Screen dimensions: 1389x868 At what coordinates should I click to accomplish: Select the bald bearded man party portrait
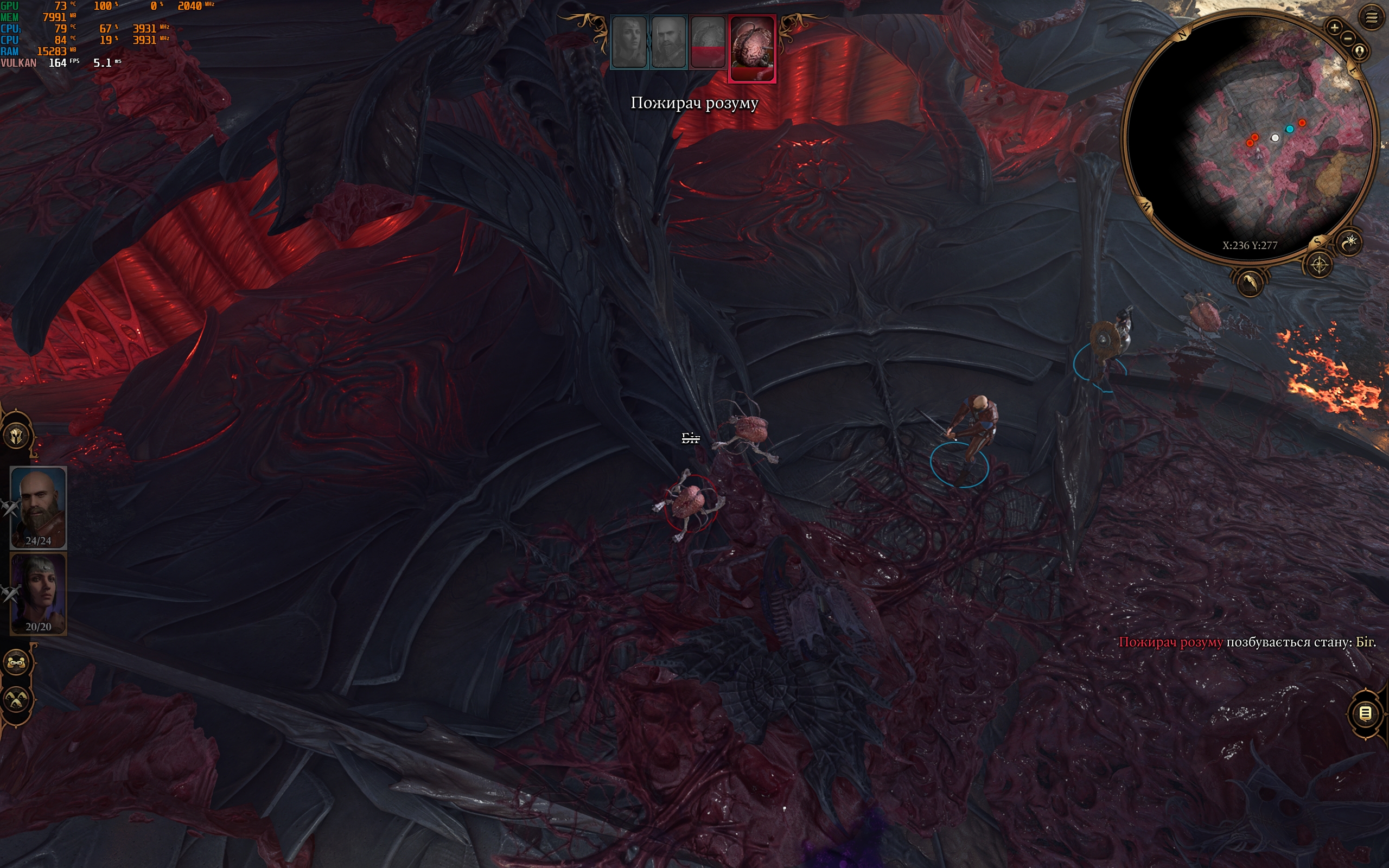pyautogui.click(x=38, y=507)
